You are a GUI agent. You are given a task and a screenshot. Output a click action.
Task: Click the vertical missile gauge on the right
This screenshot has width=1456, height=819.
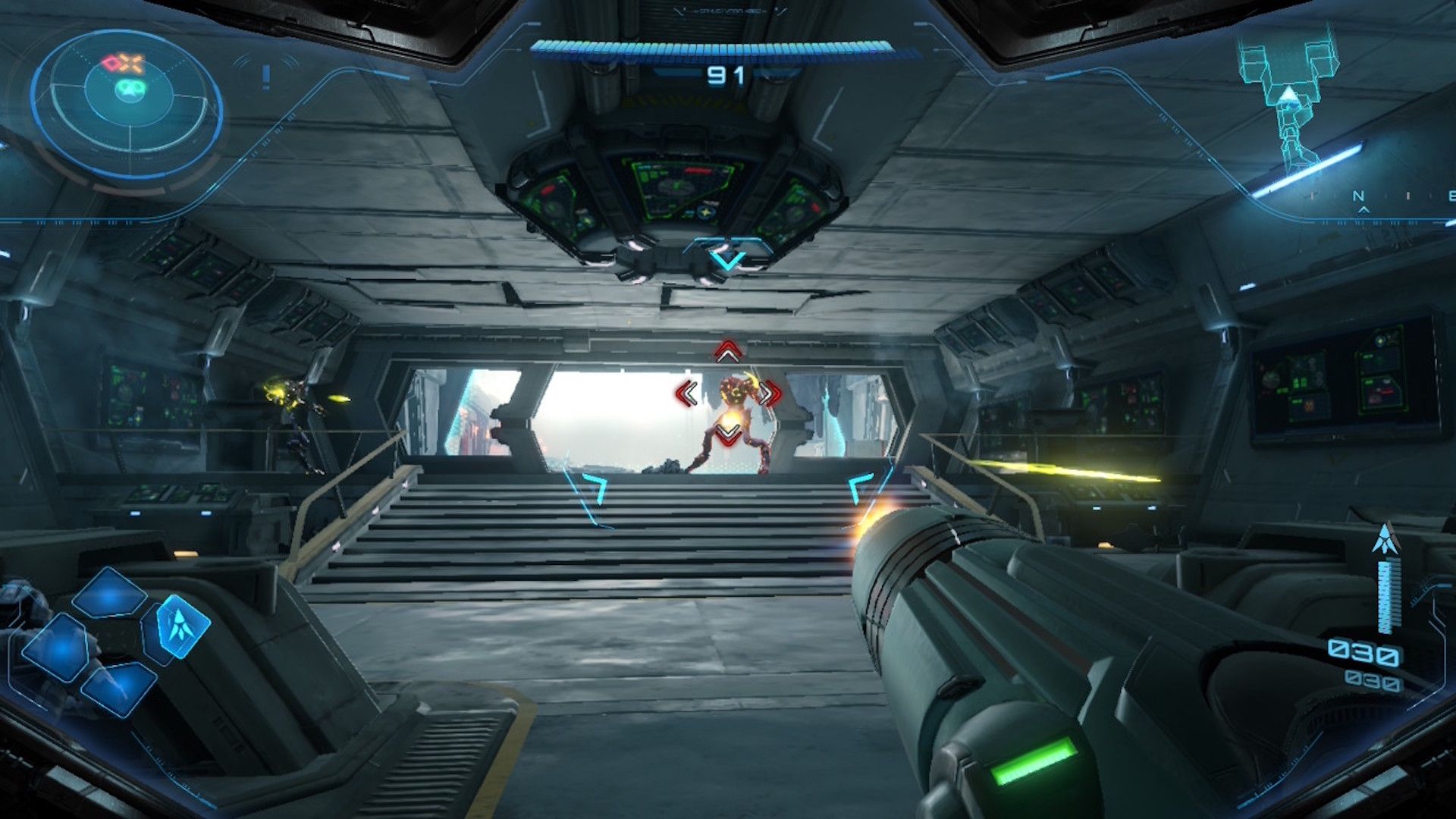tap(1389, 595)
